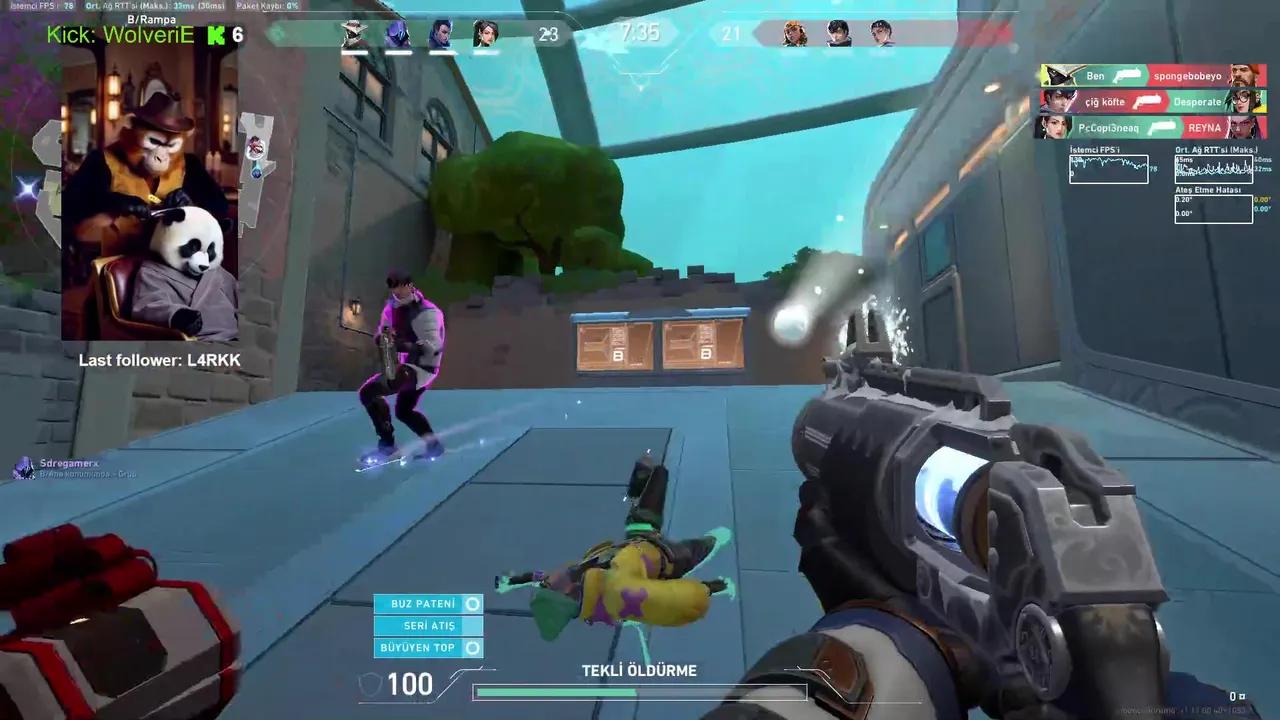The width and height of the screenshot is (1280, 720).
Task: Click the BUZ PATENİ circular ability icon
Action: [x=475, y=603]
